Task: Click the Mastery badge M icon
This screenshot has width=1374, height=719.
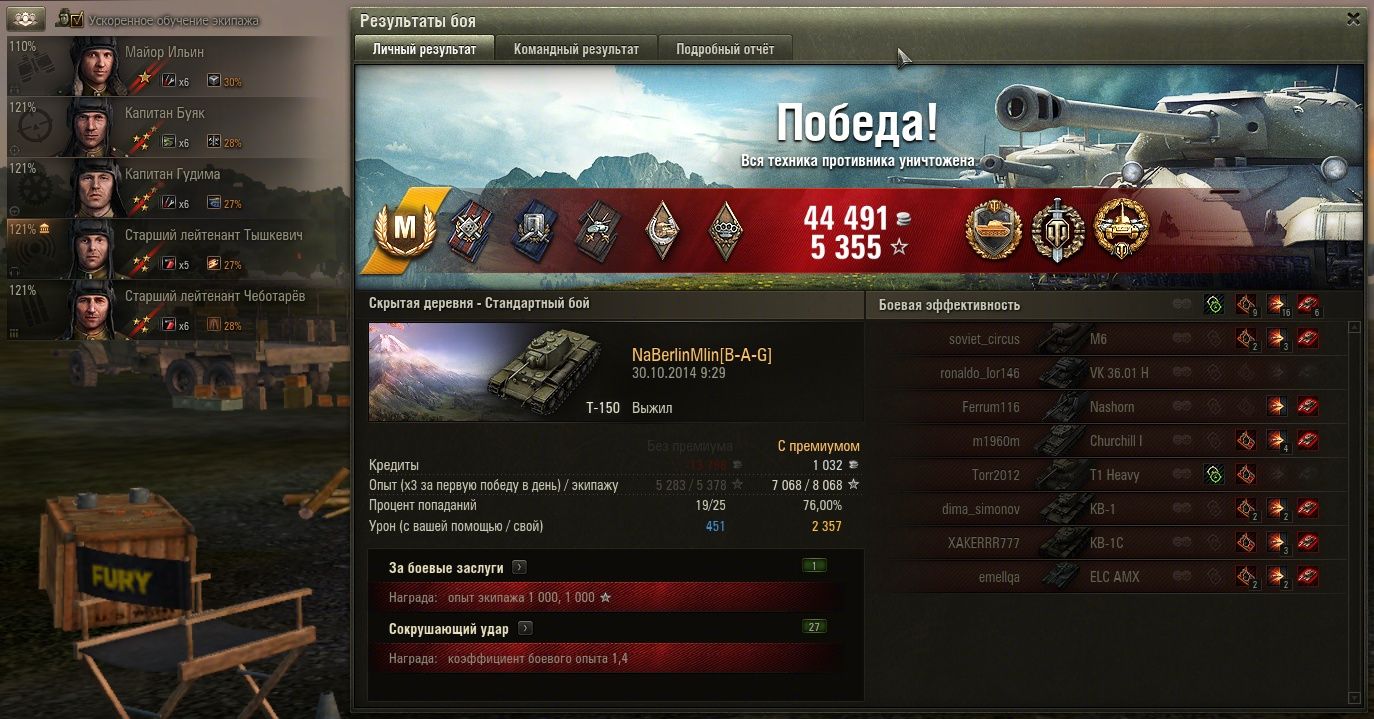Action: [x=404, y=229]
